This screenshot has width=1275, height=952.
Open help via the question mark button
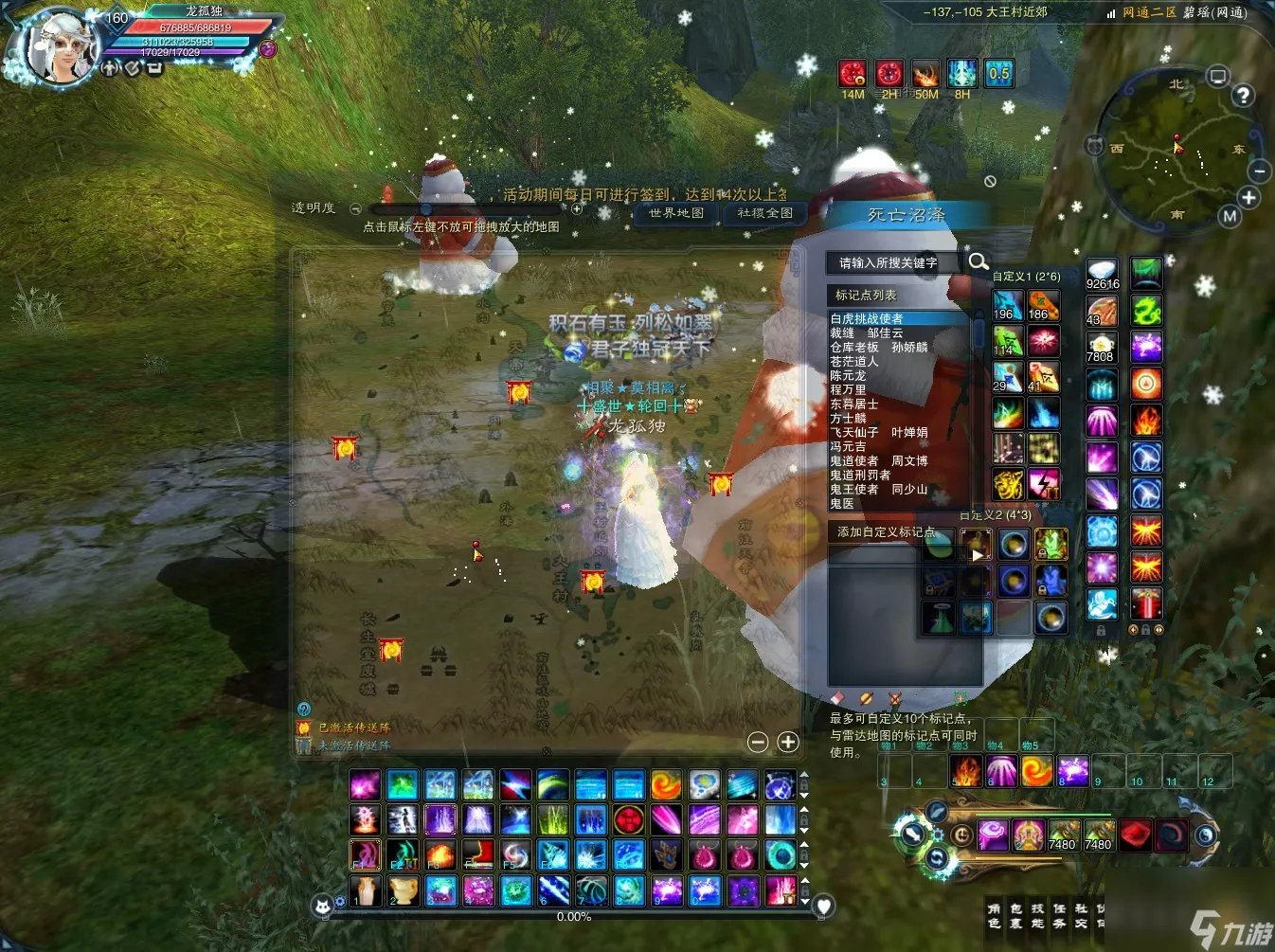click(1243, 95)
